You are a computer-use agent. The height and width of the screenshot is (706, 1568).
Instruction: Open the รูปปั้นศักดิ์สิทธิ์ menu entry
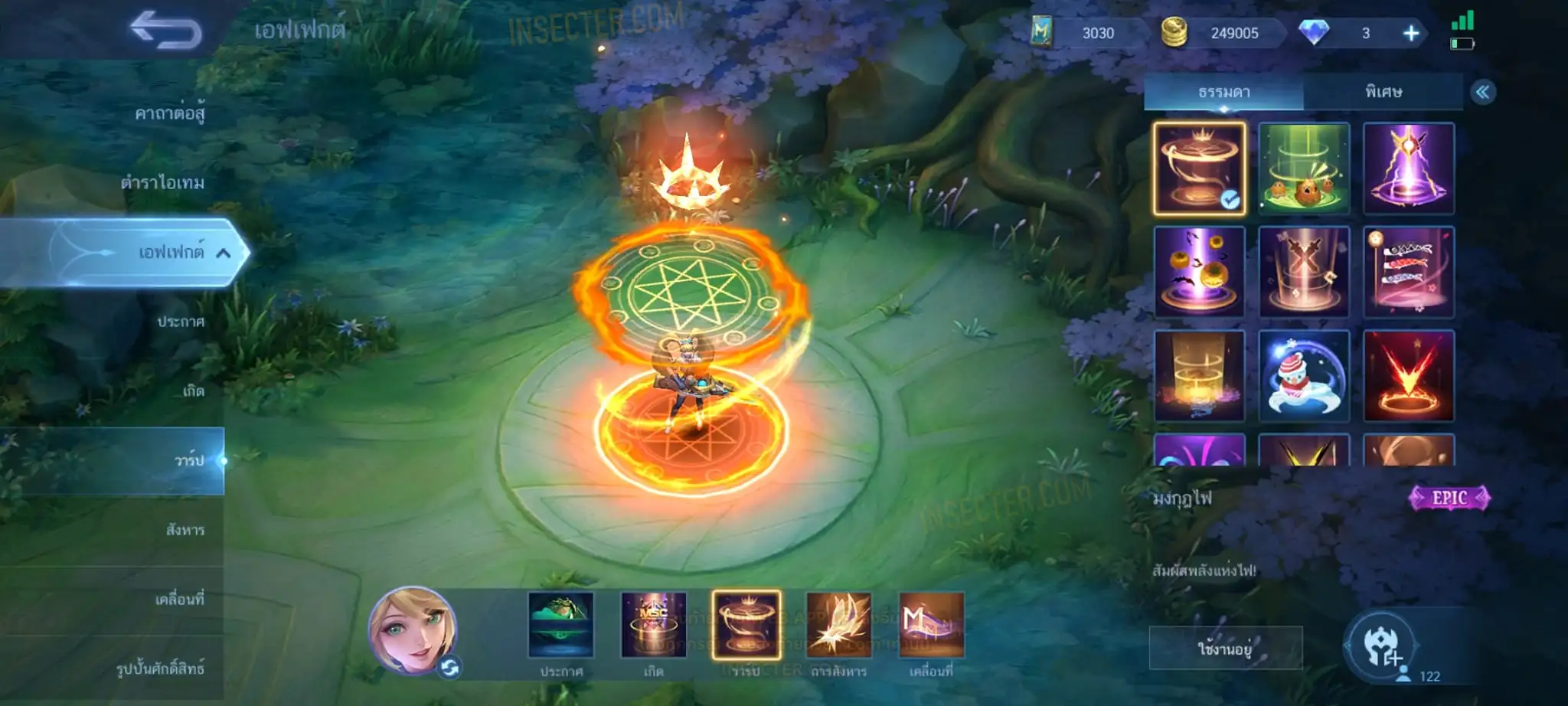pyautogui.click(x=160, y=668)
